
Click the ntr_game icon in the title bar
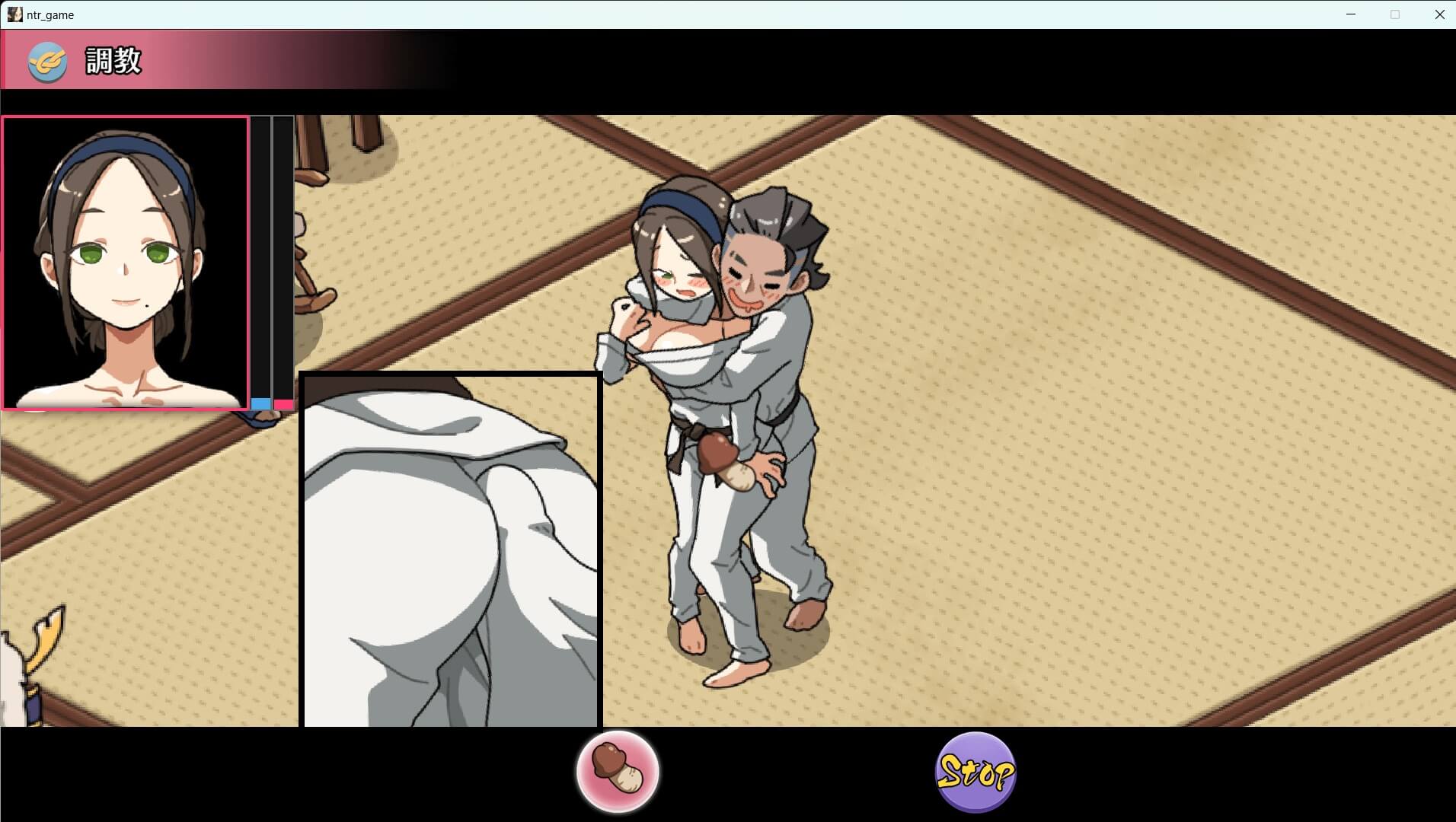point(14,14)
